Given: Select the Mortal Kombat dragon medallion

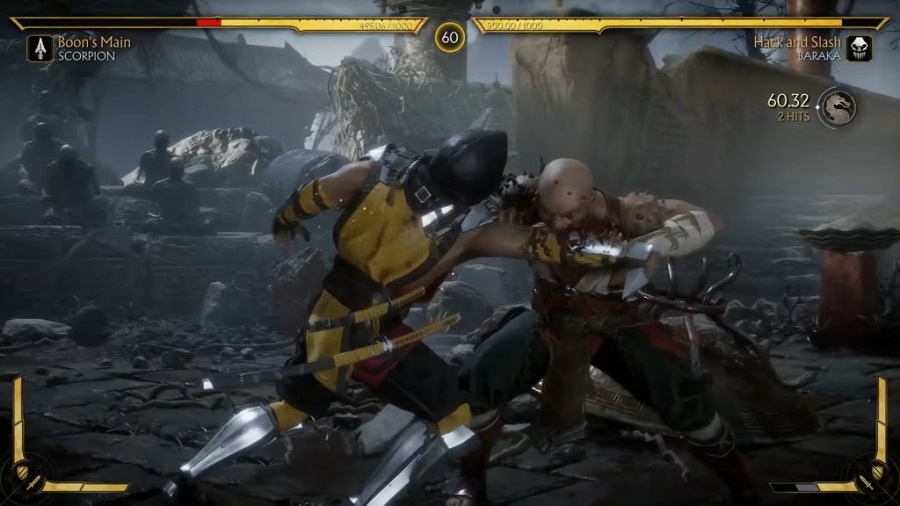Looking at the screenshot, I should (x=837, y=107).
